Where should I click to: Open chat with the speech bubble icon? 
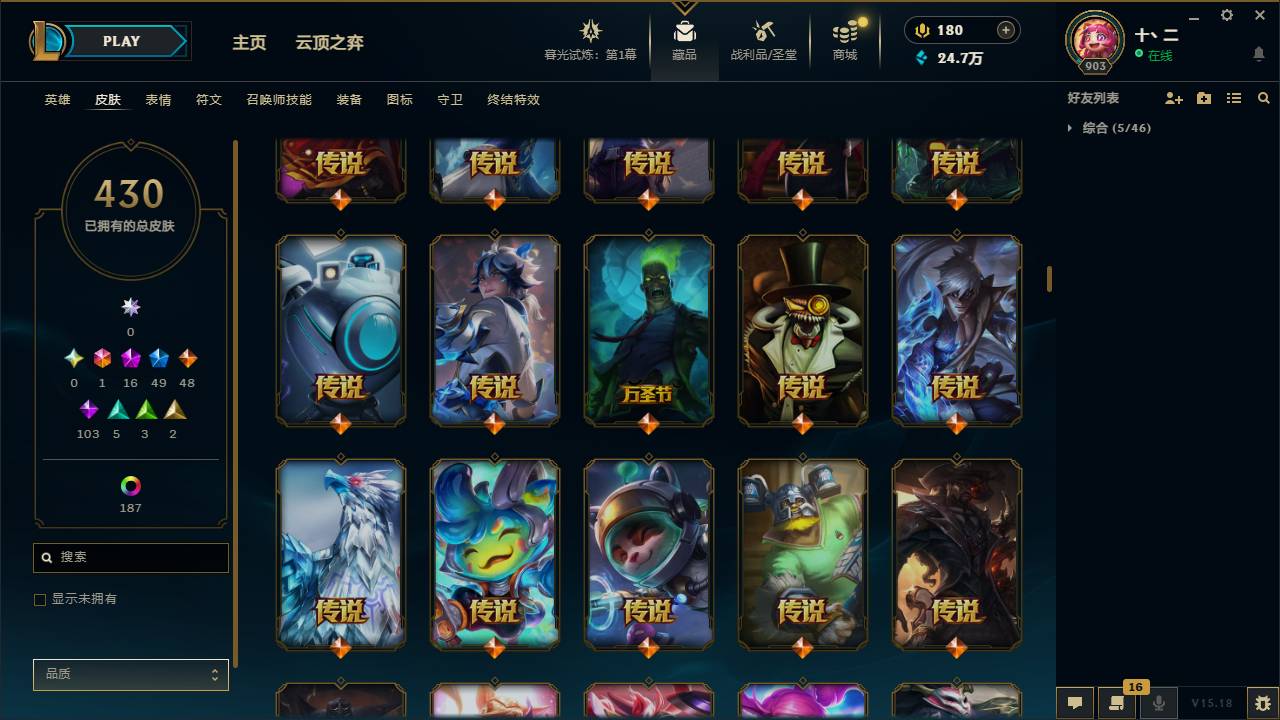(1075, 703)
